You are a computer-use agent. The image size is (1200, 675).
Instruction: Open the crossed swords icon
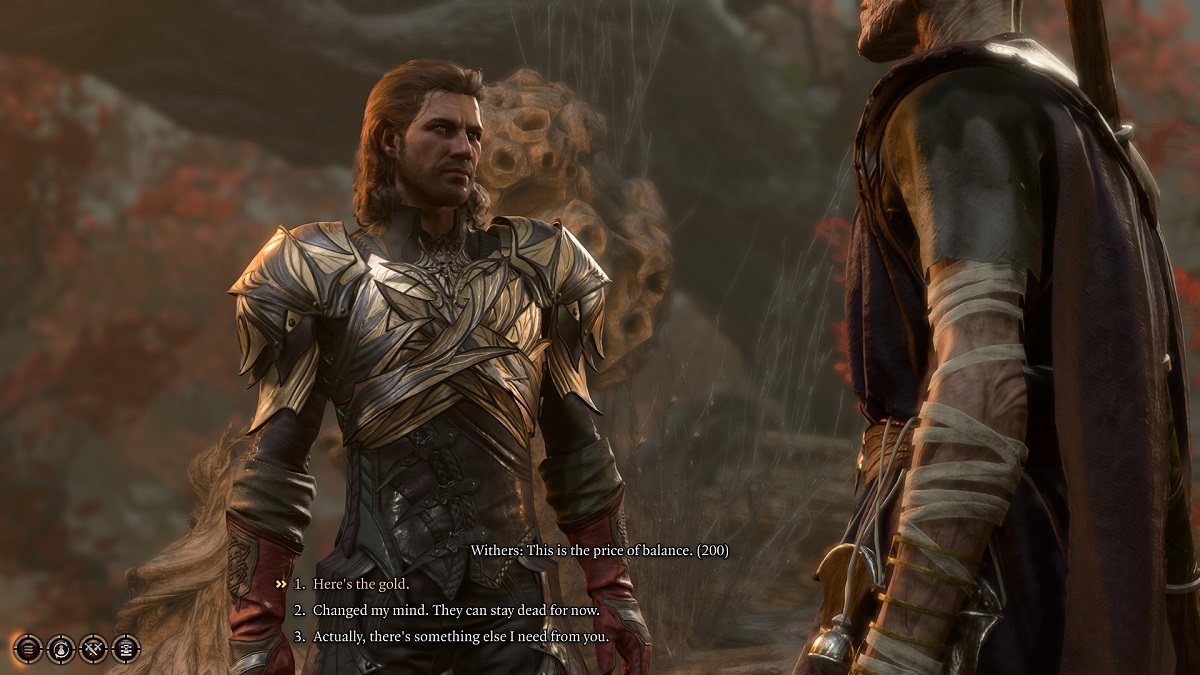click(x=93, y=648)
